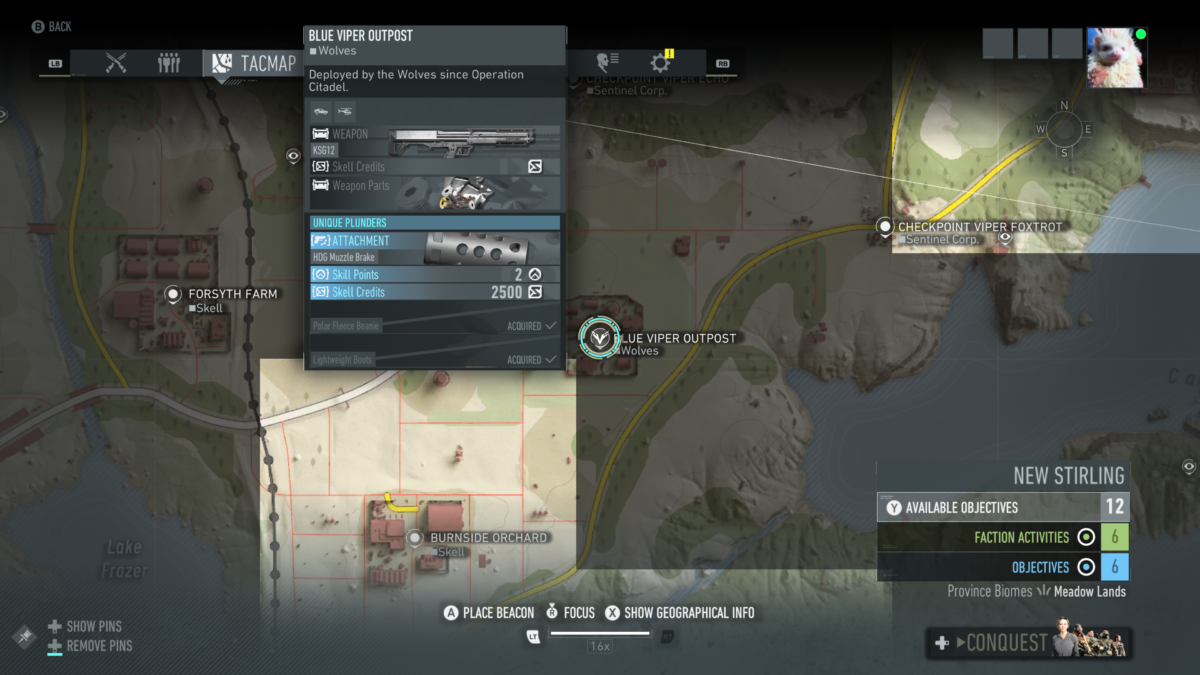Toggle the blue Objectives filter
1200x675 pixels.
coord(1086,568)
